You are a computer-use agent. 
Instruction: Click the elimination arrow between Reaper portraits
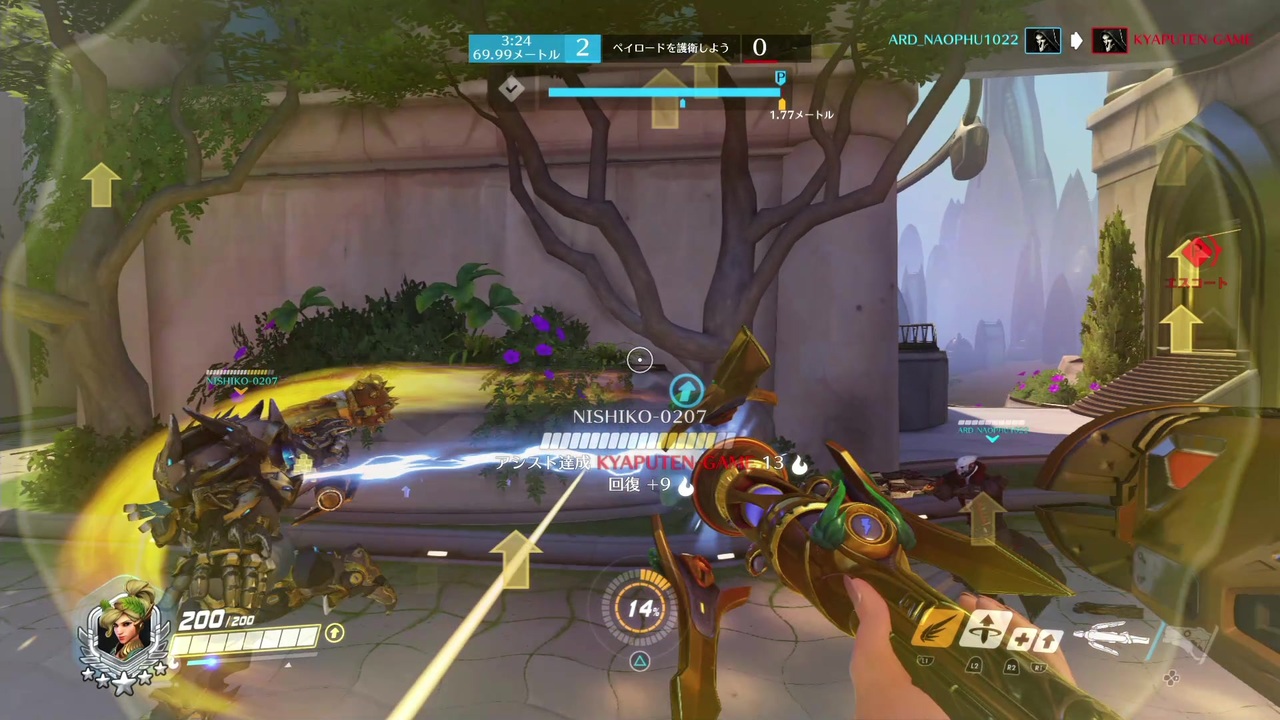1076,40
